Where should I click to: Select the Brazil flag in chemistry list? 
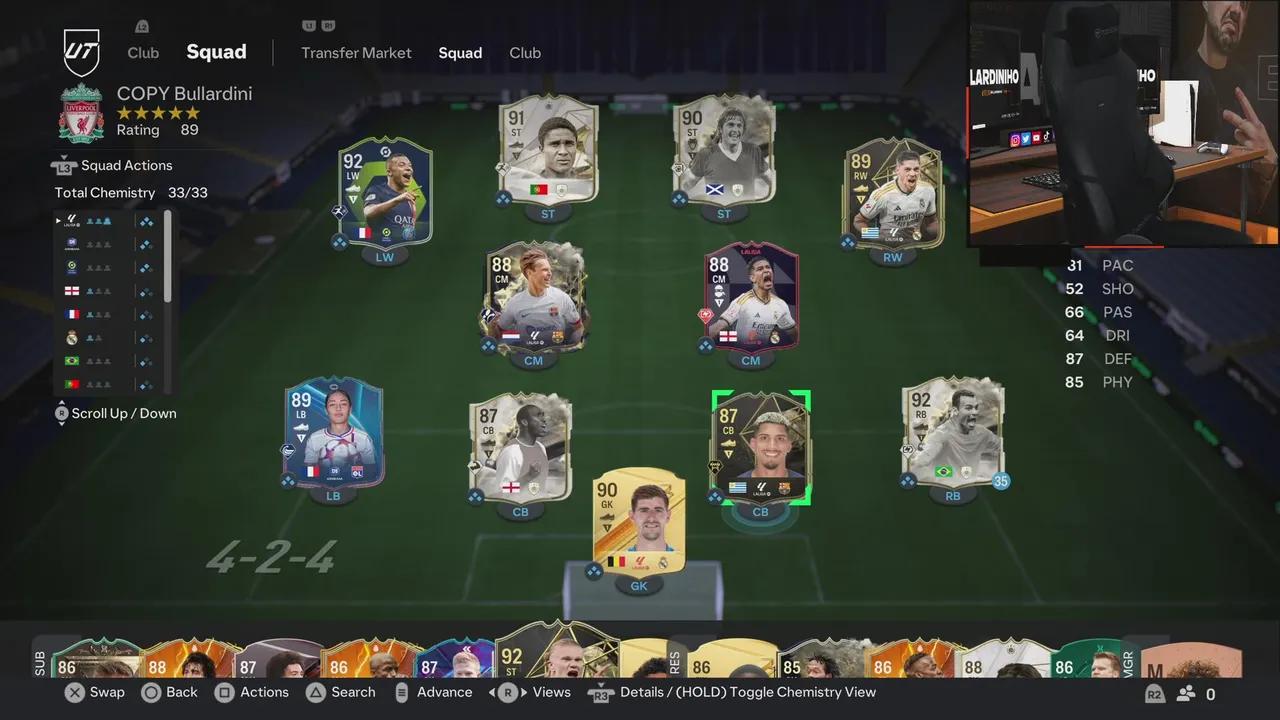coord(72,361)
